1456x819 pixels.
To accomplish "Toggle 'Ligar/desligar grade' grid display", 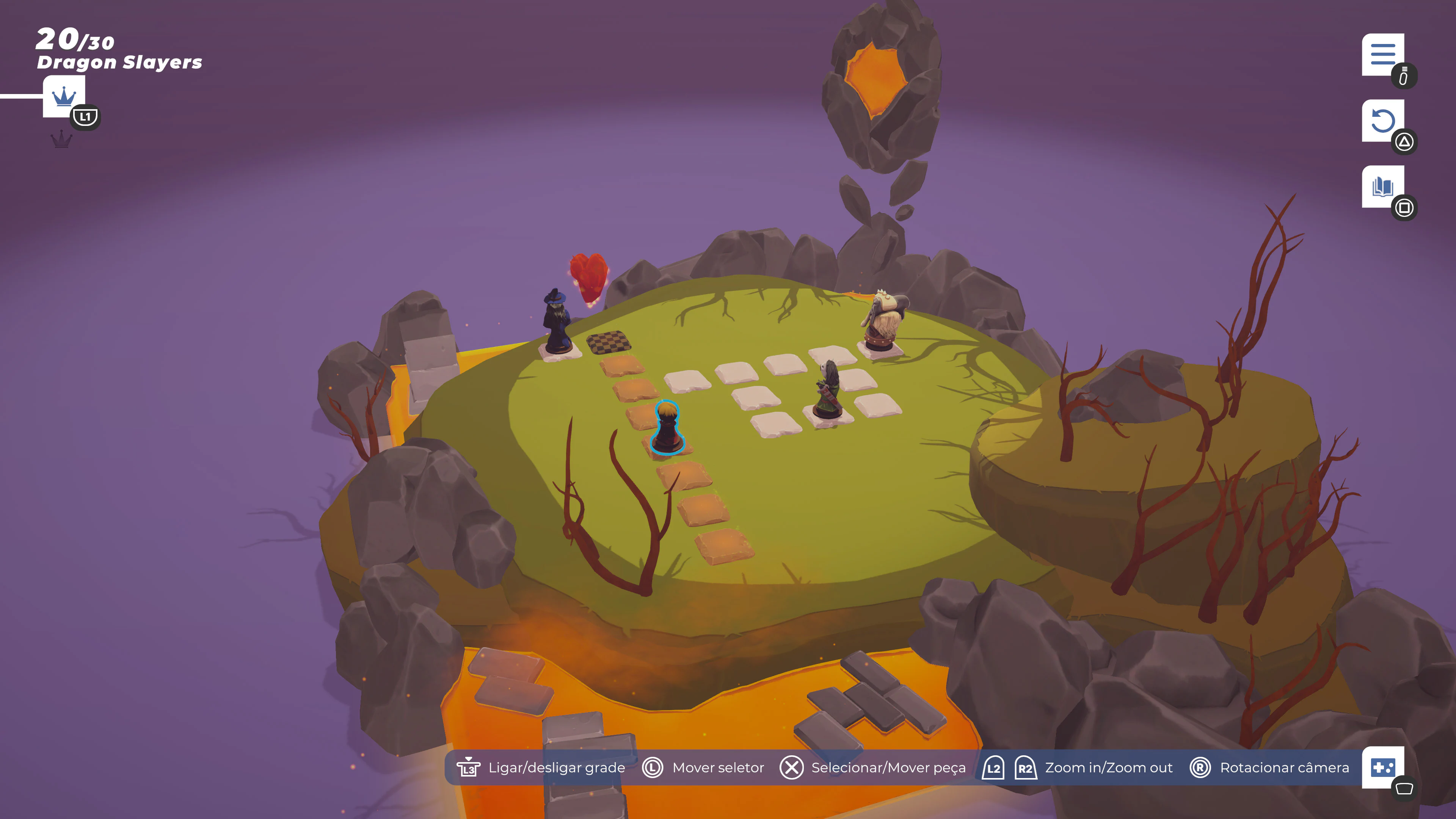I will (556, 767).
